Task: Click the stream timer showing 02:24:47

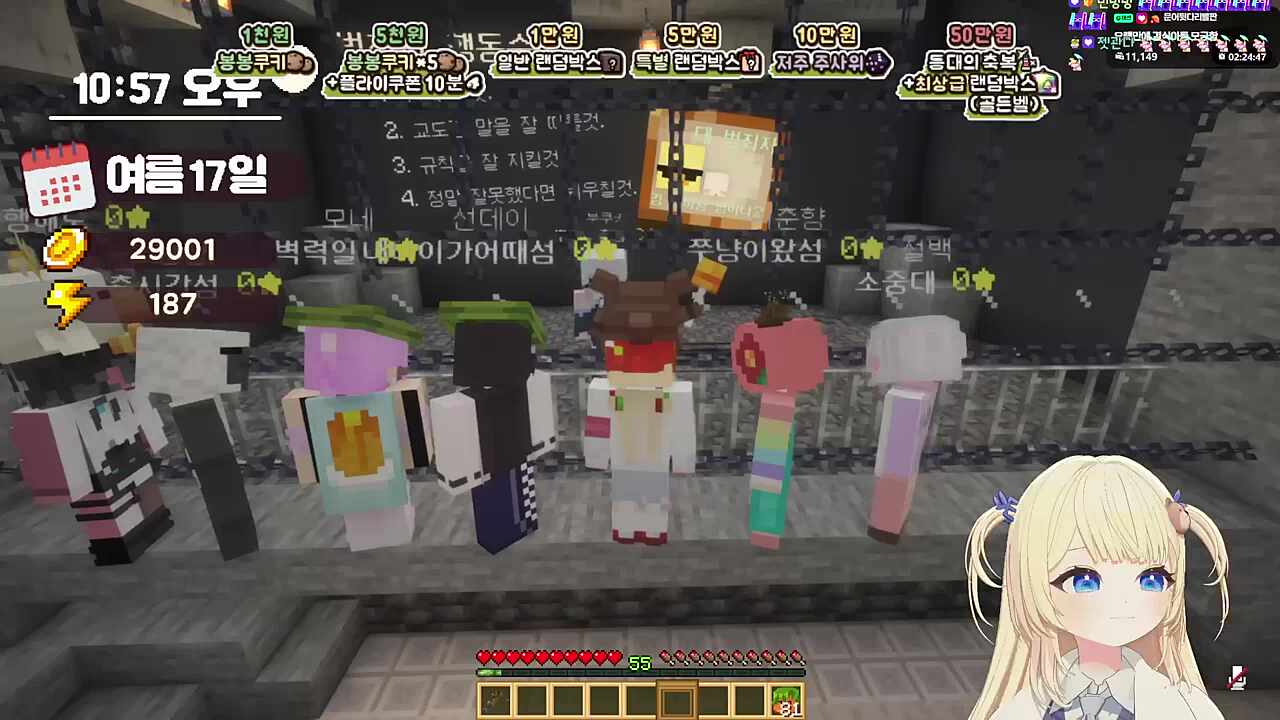Action: coord(1246,56)
